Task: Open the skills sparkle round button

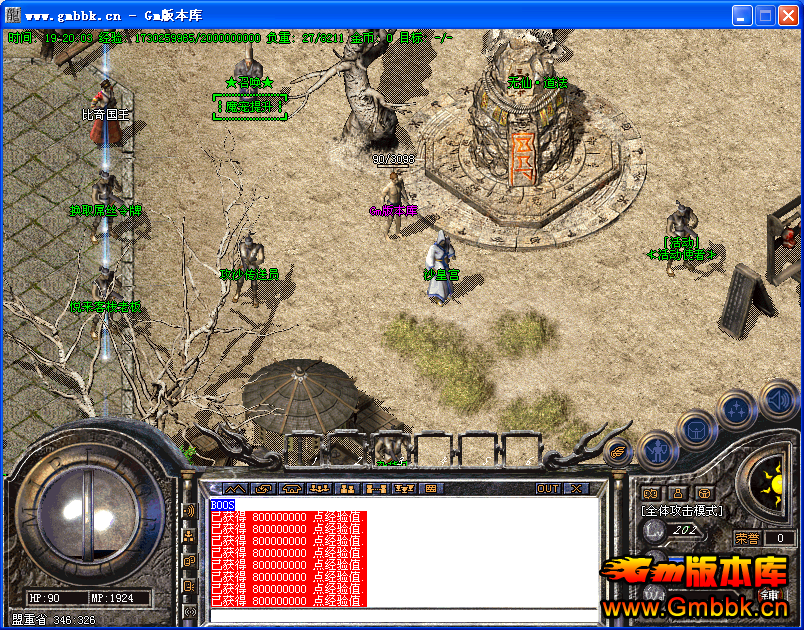Action: (x=737, y=410)
